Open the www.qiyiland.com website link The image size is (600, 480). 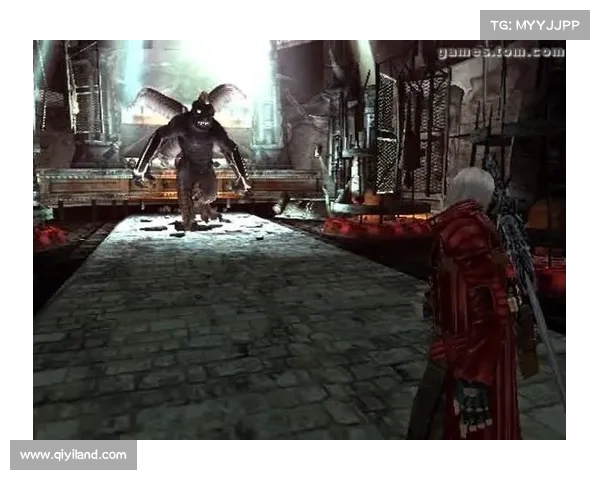75,455
